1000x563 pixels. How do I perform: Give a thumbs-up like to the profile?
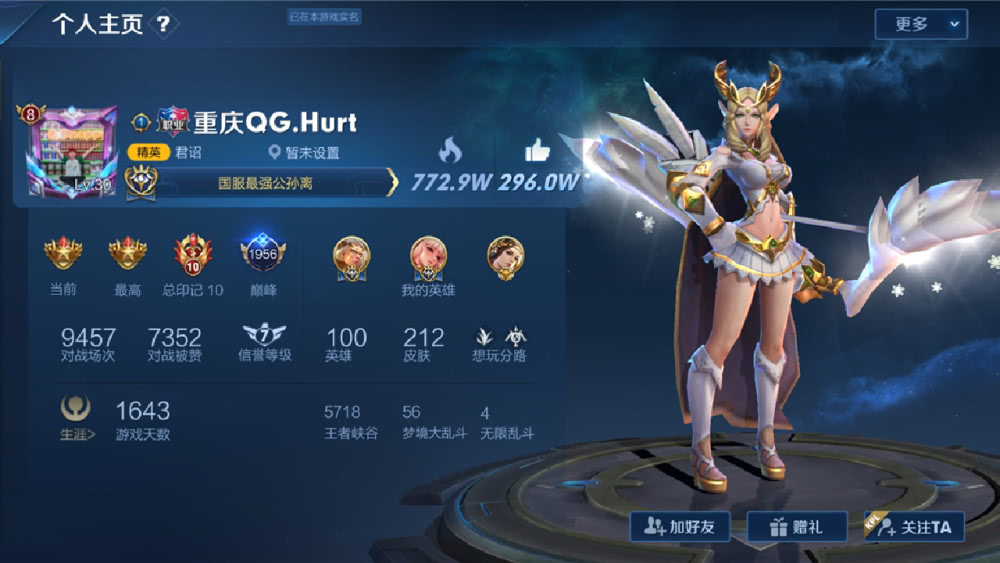pyautogui.click(x=538, y=151)
